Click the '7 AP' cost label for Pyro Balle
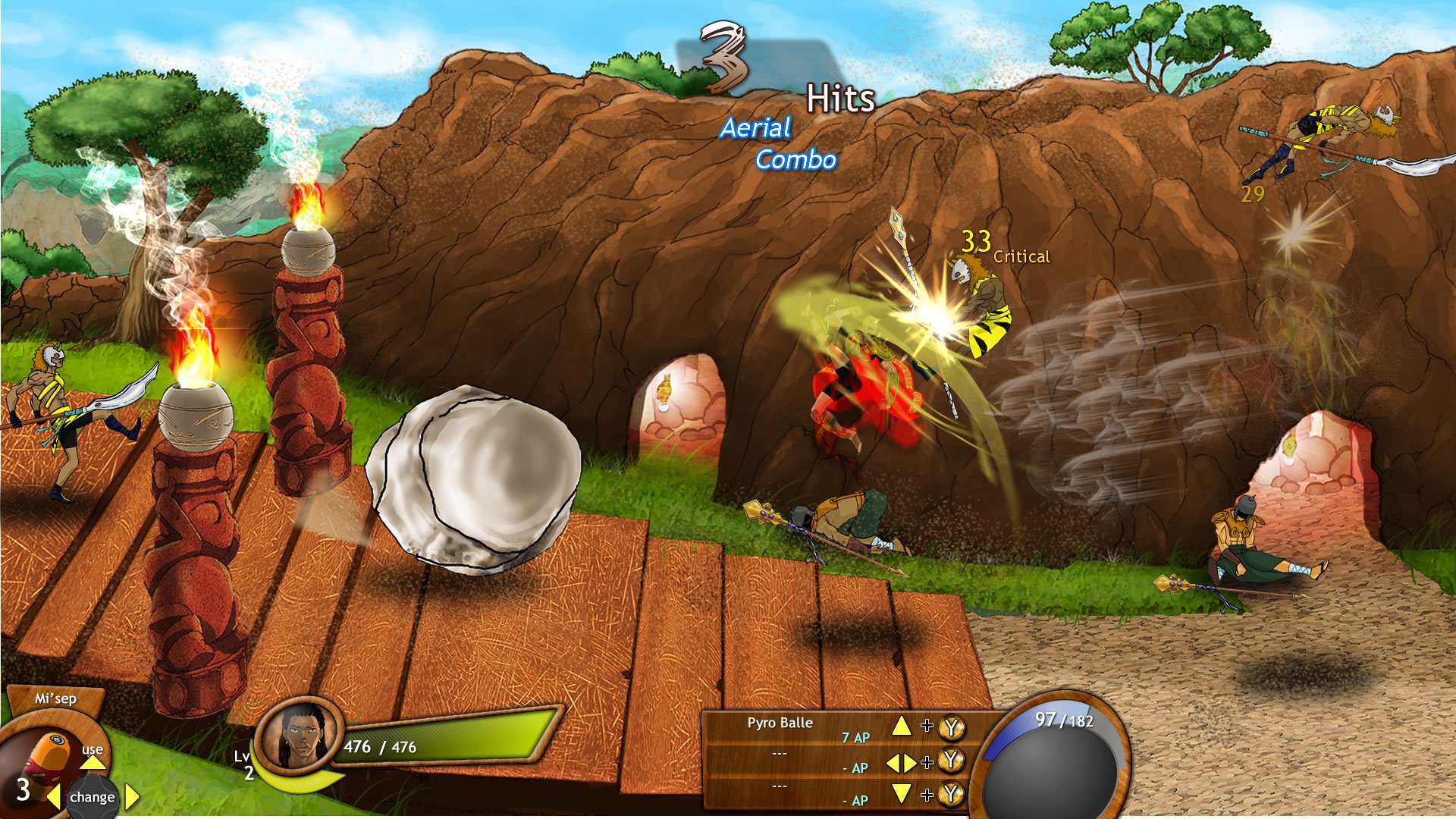The image size is (1456, 819). (856, 736)
